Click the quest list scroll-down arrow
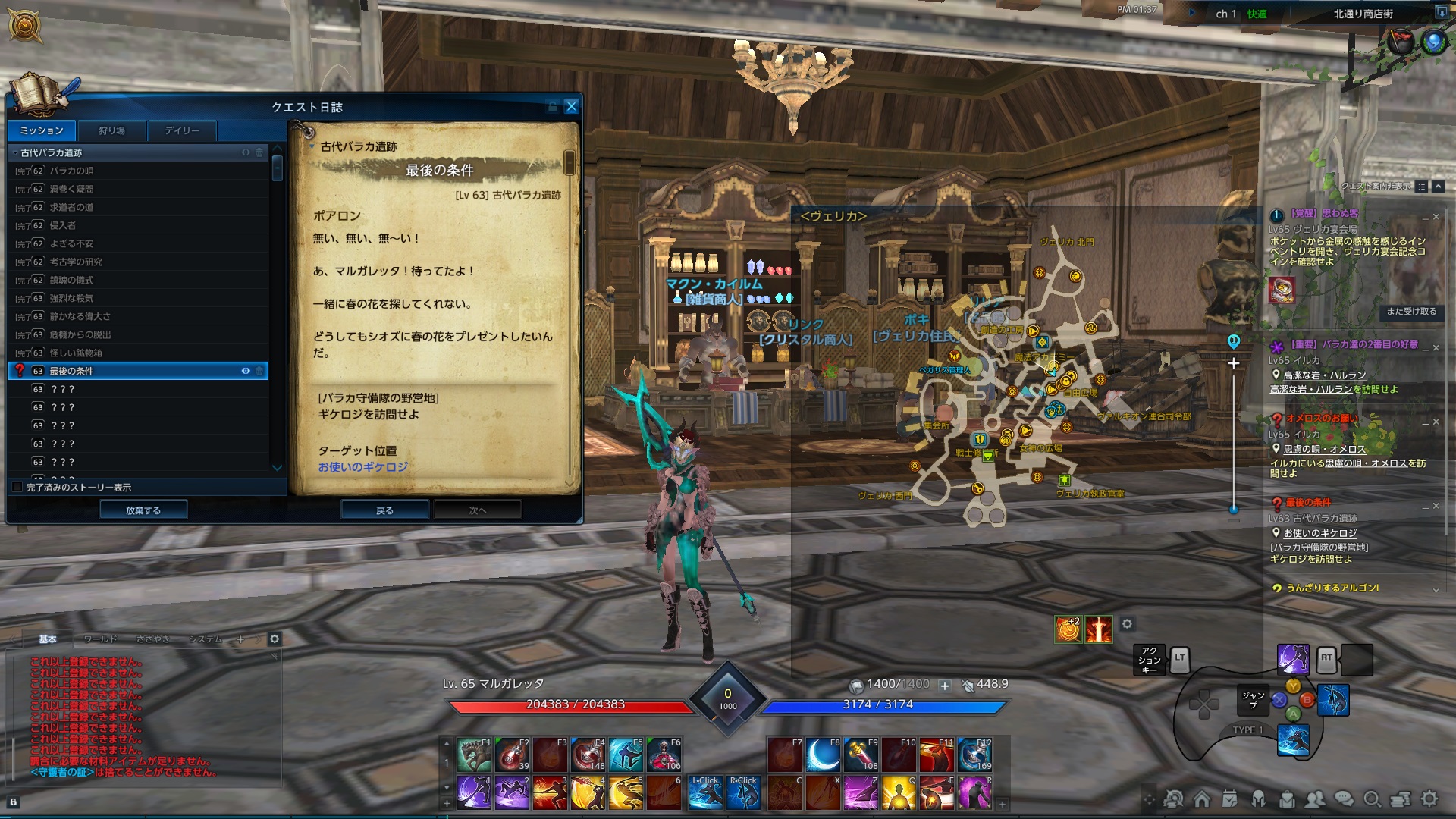1456x819 pixels. (x=278, y=467)
